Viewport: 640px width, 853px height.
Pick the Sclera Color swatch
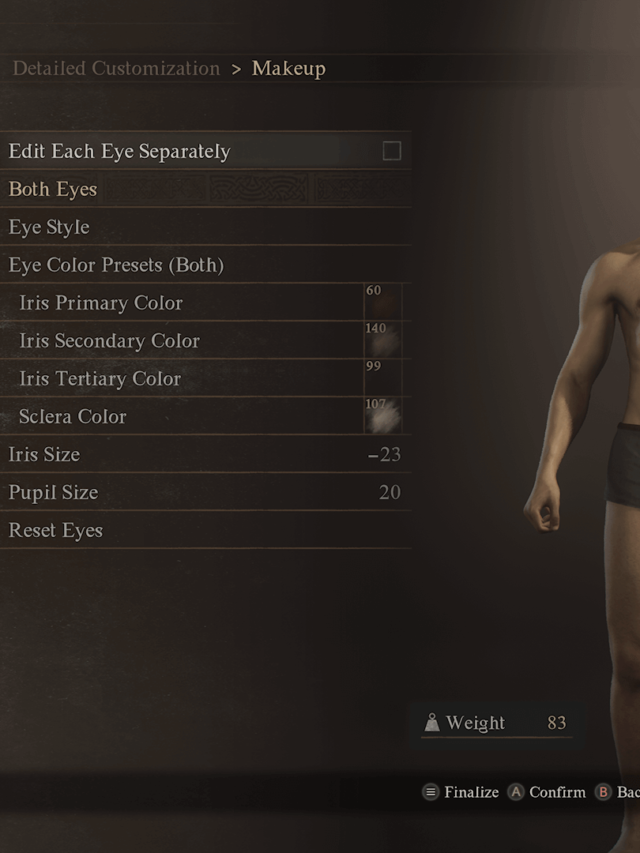[382, 416]
